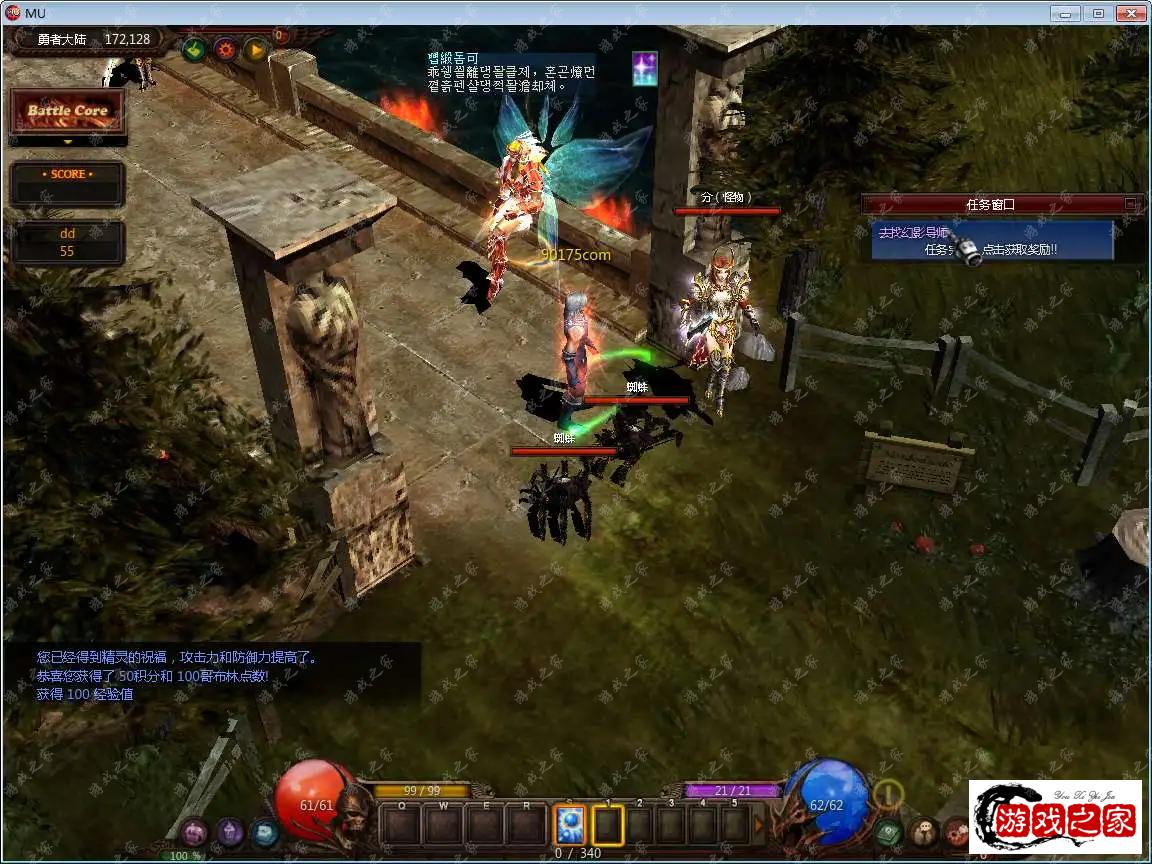The width and height of the screenshot is (1152, 864).
Task: Minimize the MU window
Action: 1067,13
